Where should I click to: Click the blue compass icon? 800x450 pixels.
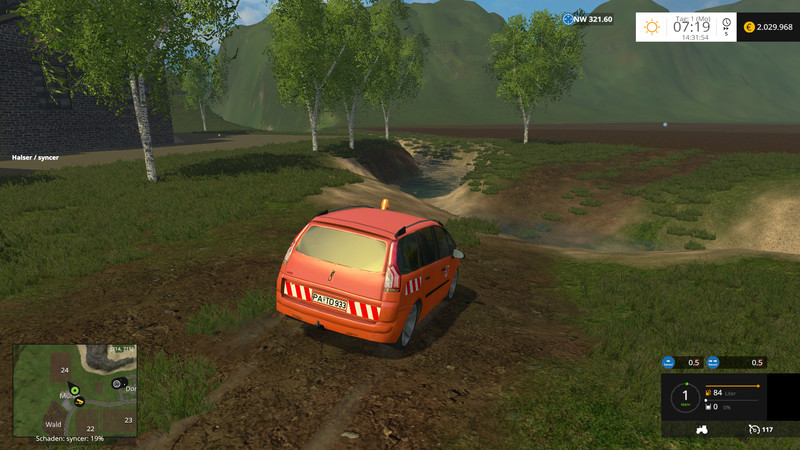click(x=569, y=19)
